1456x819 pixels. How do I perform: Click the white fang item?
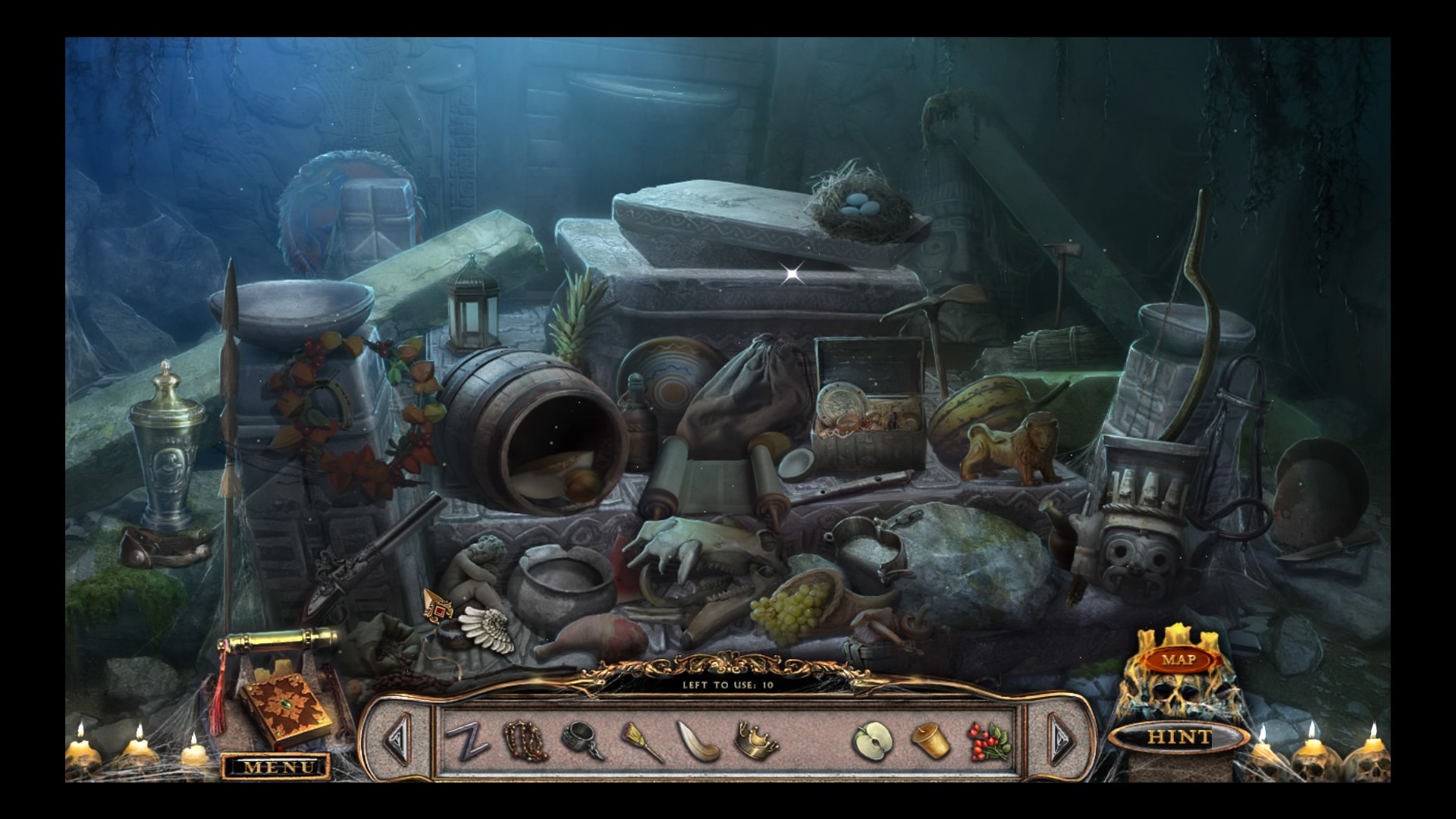(x=698, y=741)
